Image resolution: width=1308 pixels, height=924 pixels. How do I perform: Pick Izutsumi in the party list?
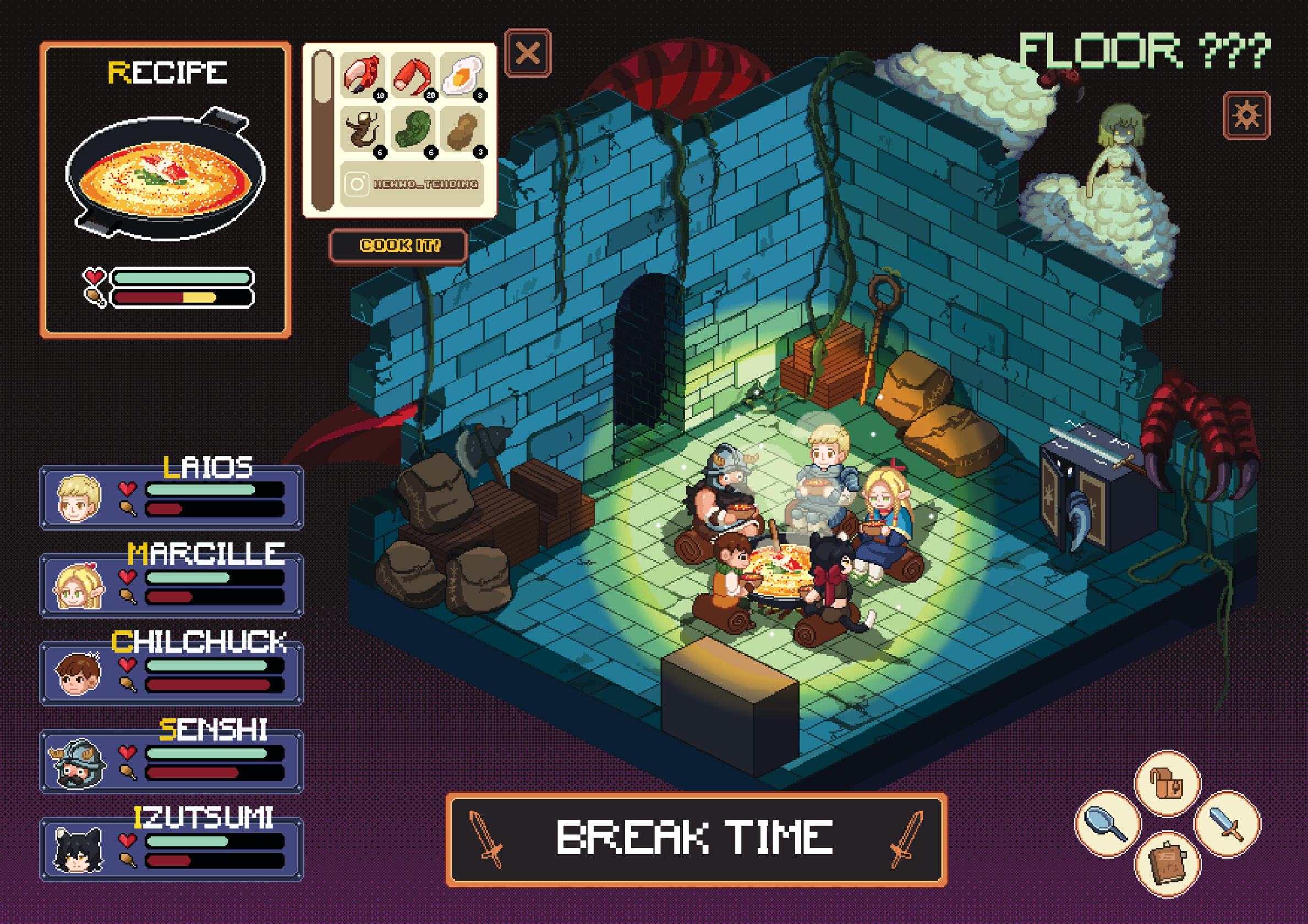point(171,849)
